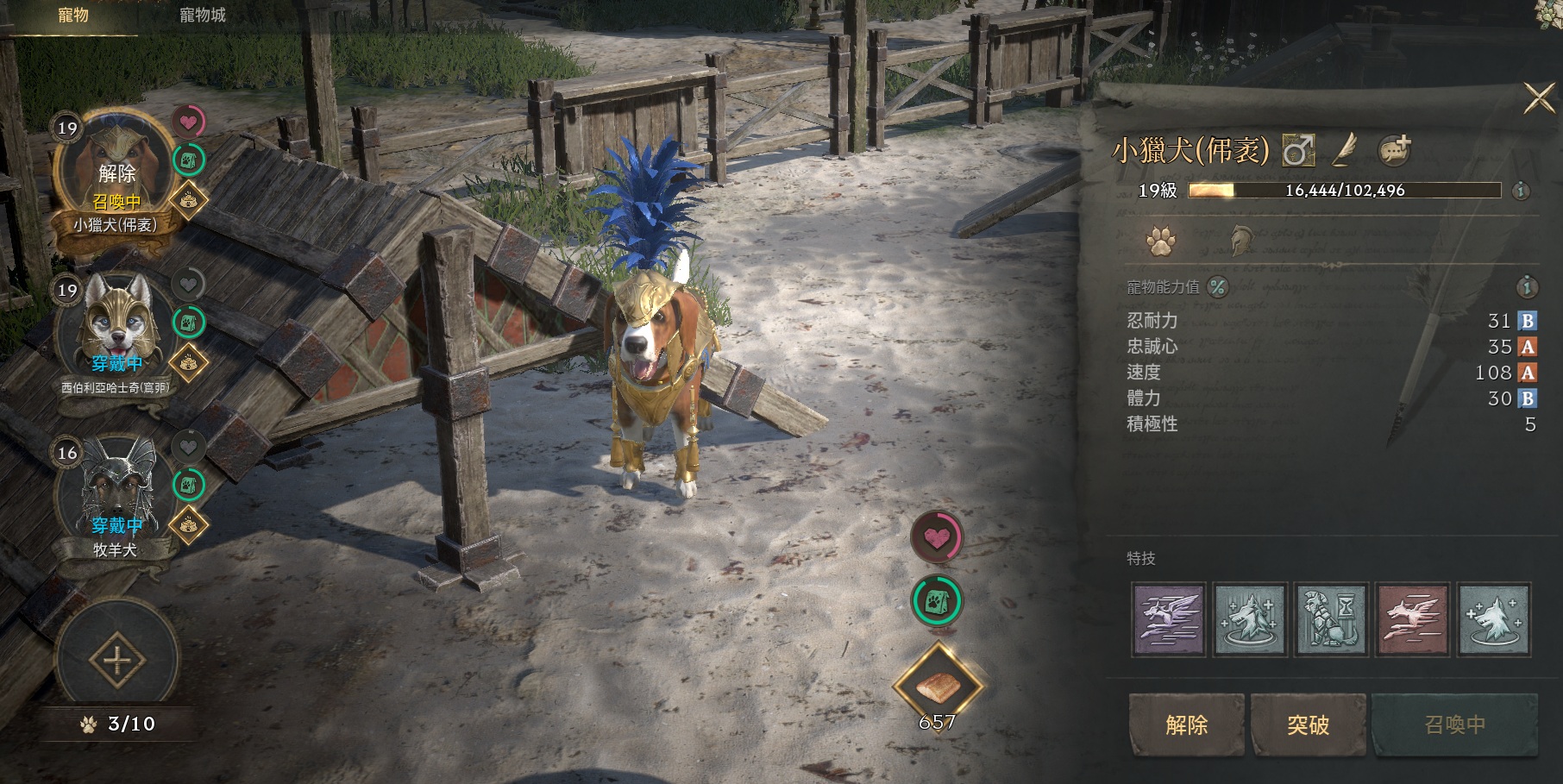Toggle the pet stats percent view
The height and width of the screenshot is (784, 1563).
pyautogui.click(x=1217, y=287)
